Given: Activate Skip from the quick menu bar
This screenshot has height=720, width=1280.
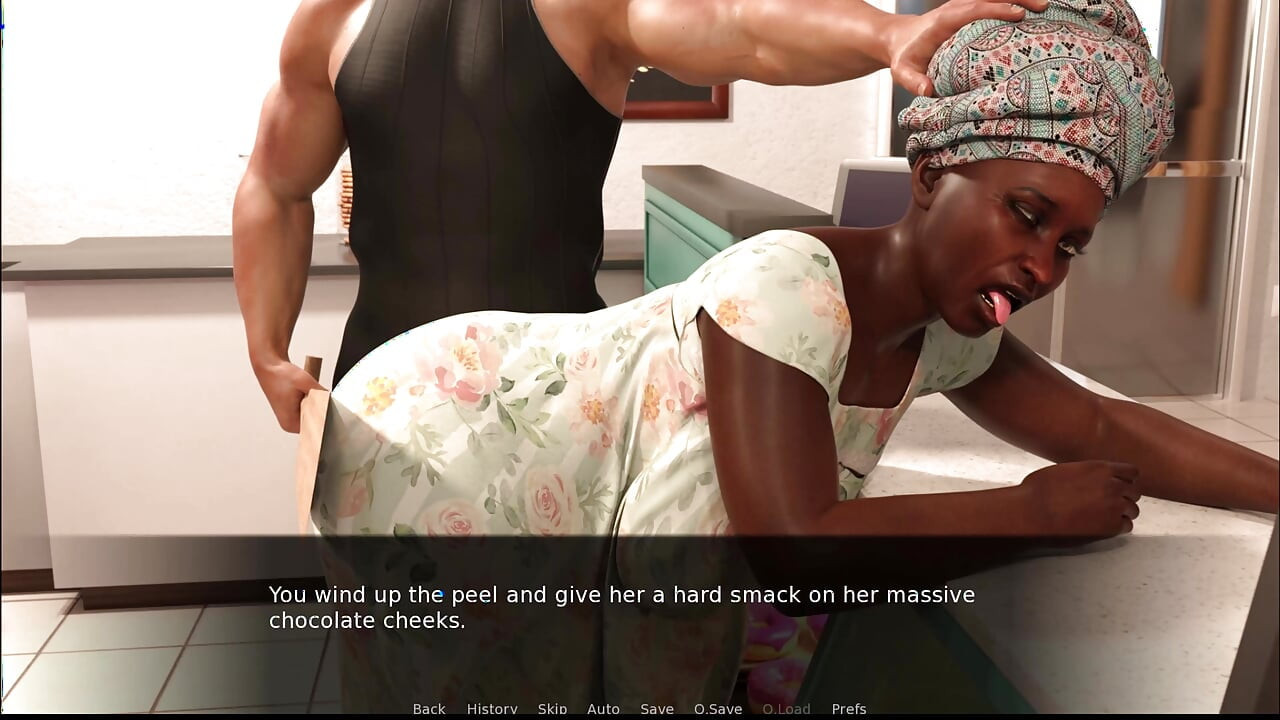Looking at the screenshot, I should pyautogui.click(x=552, y=708).
